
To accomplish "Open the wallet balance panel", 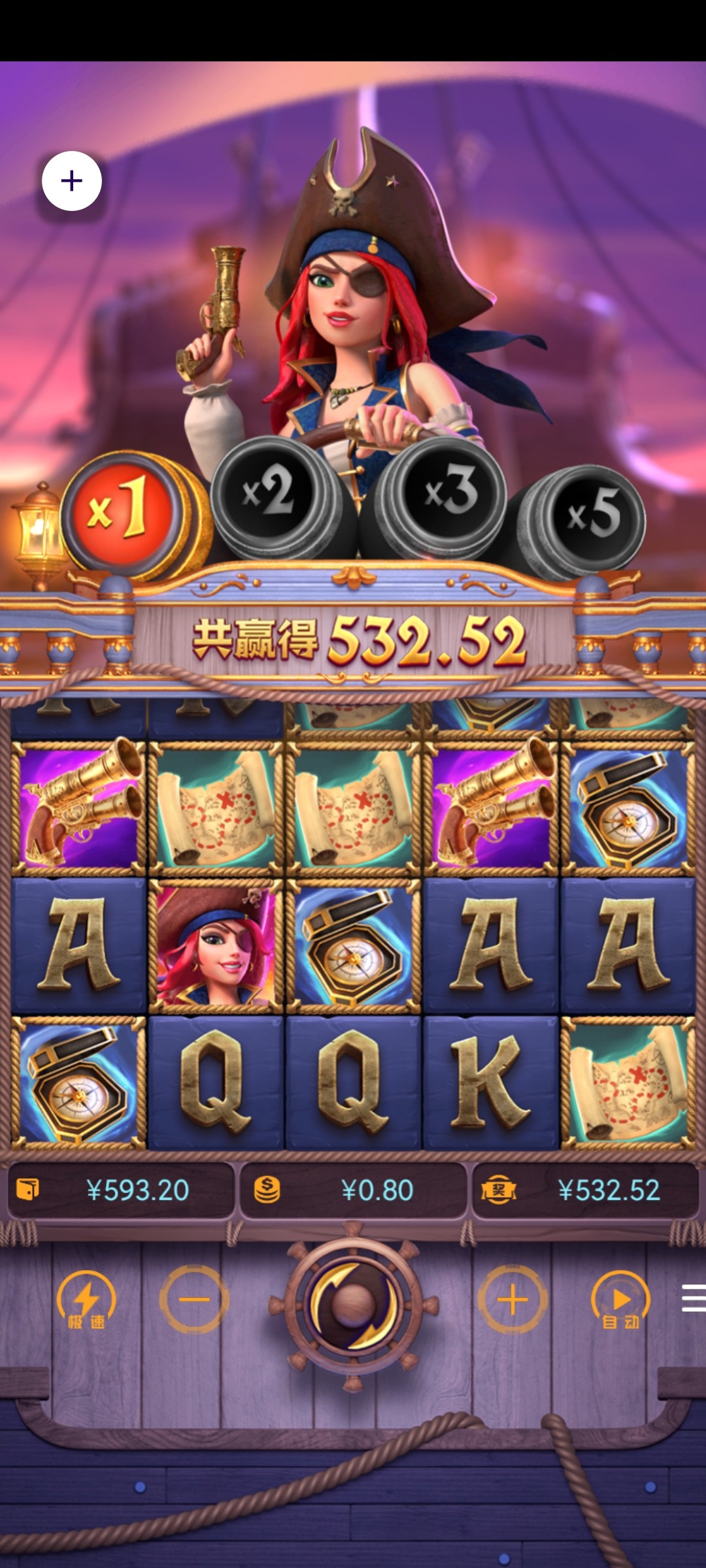I will [x=121, y=1190].
